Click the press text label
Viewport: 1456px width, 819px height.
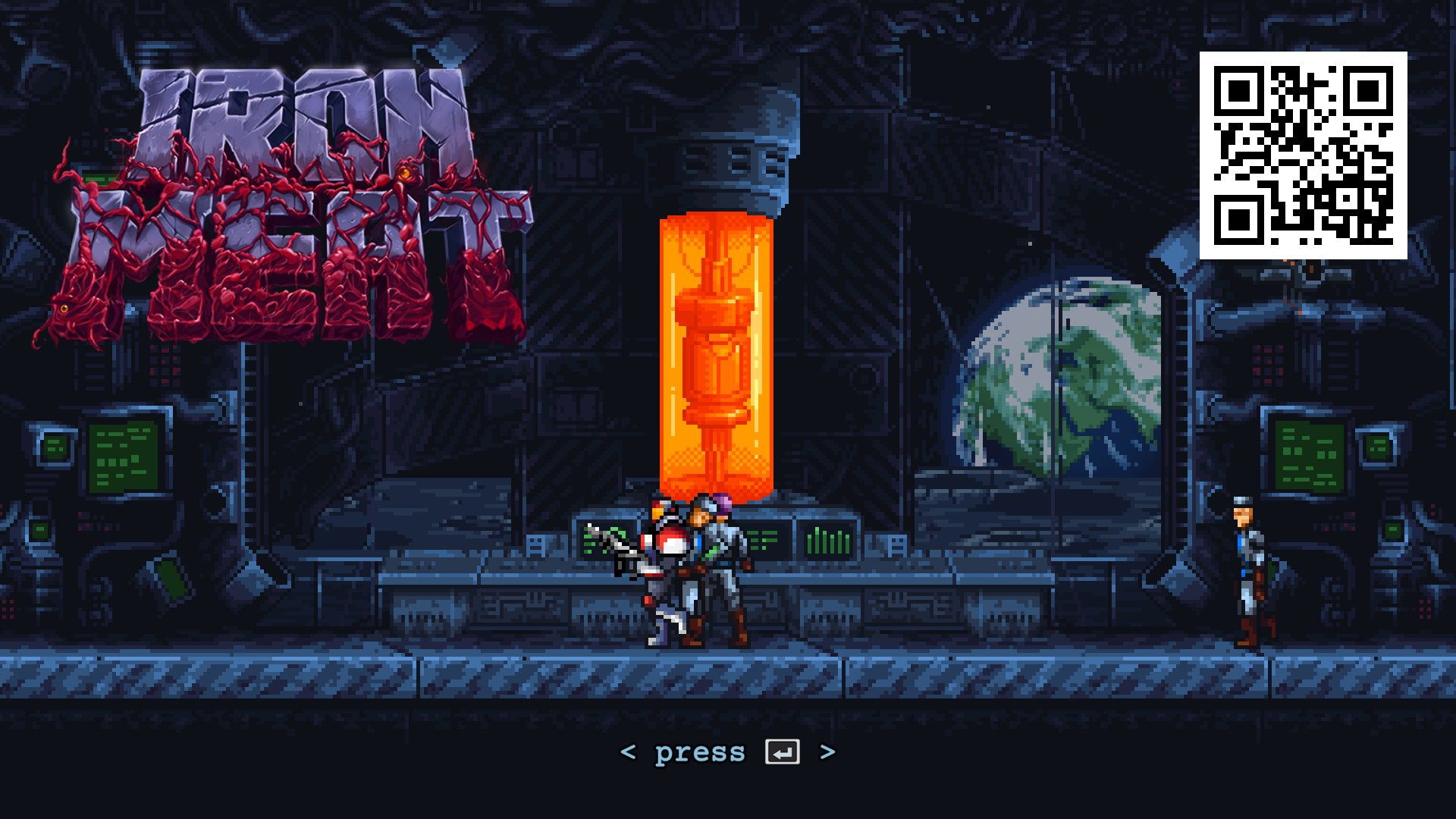click(699, 752)
